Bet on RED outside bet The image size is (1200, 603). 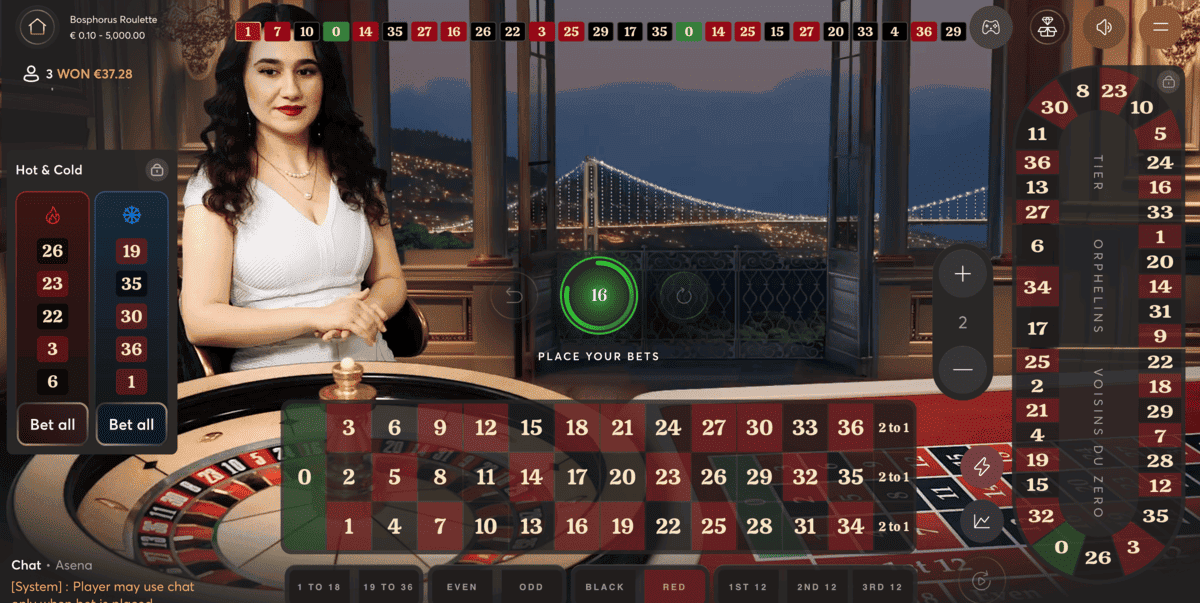point(674,587)
